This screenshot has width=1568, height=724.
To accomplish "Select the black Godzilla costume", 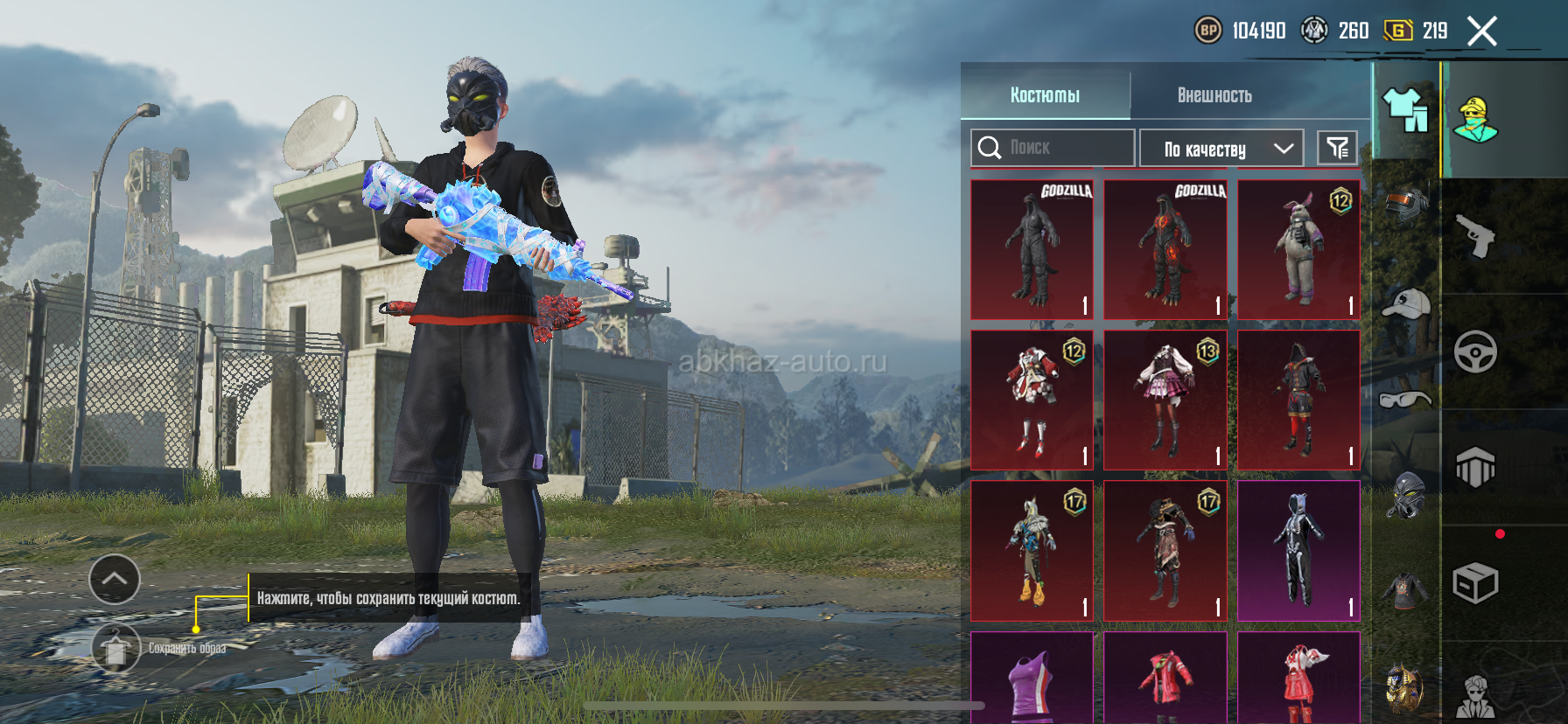I will [1032, 250].
